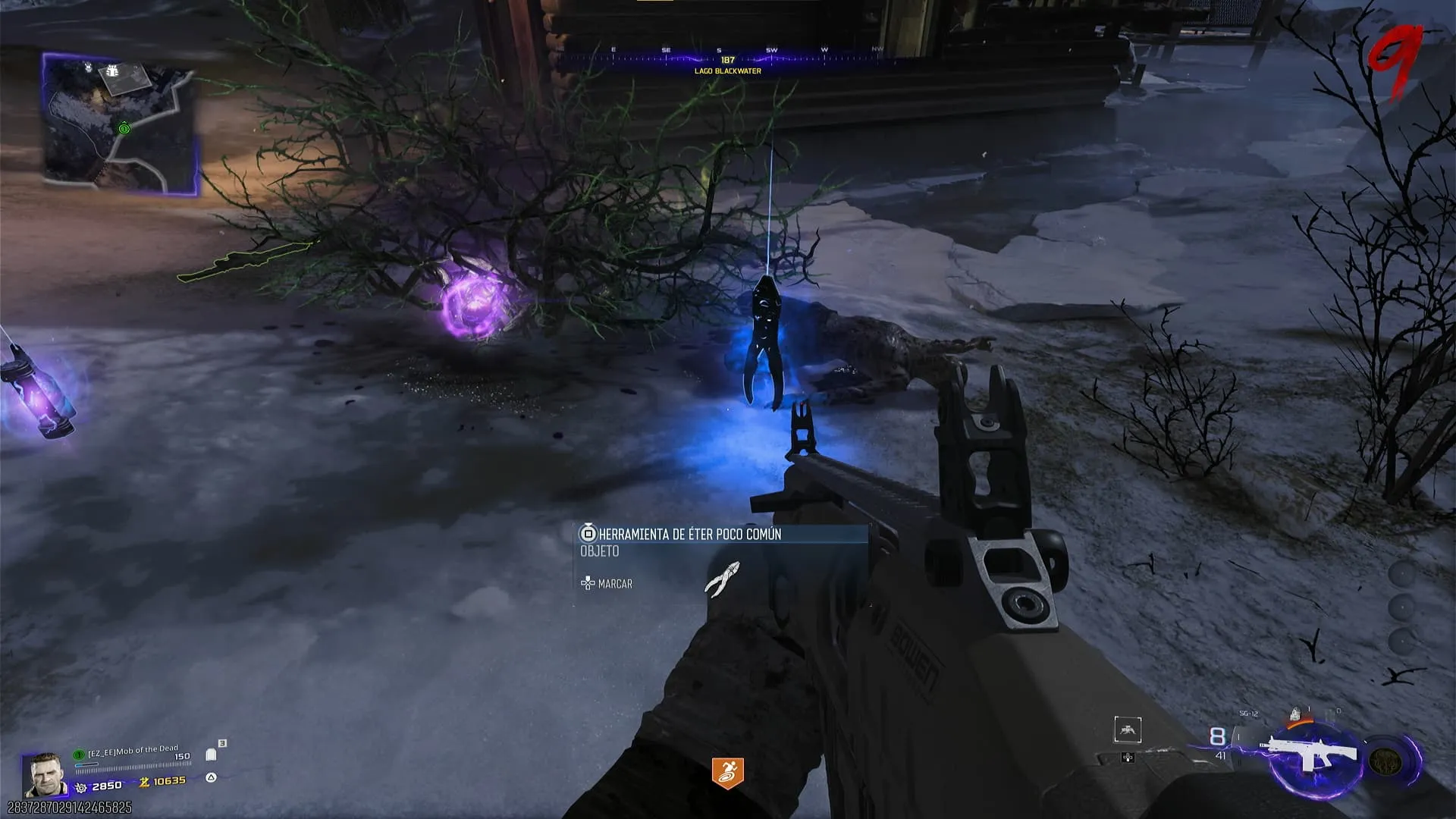
Task: Select the green player marker on minimap
Action: tap(124, 129)
